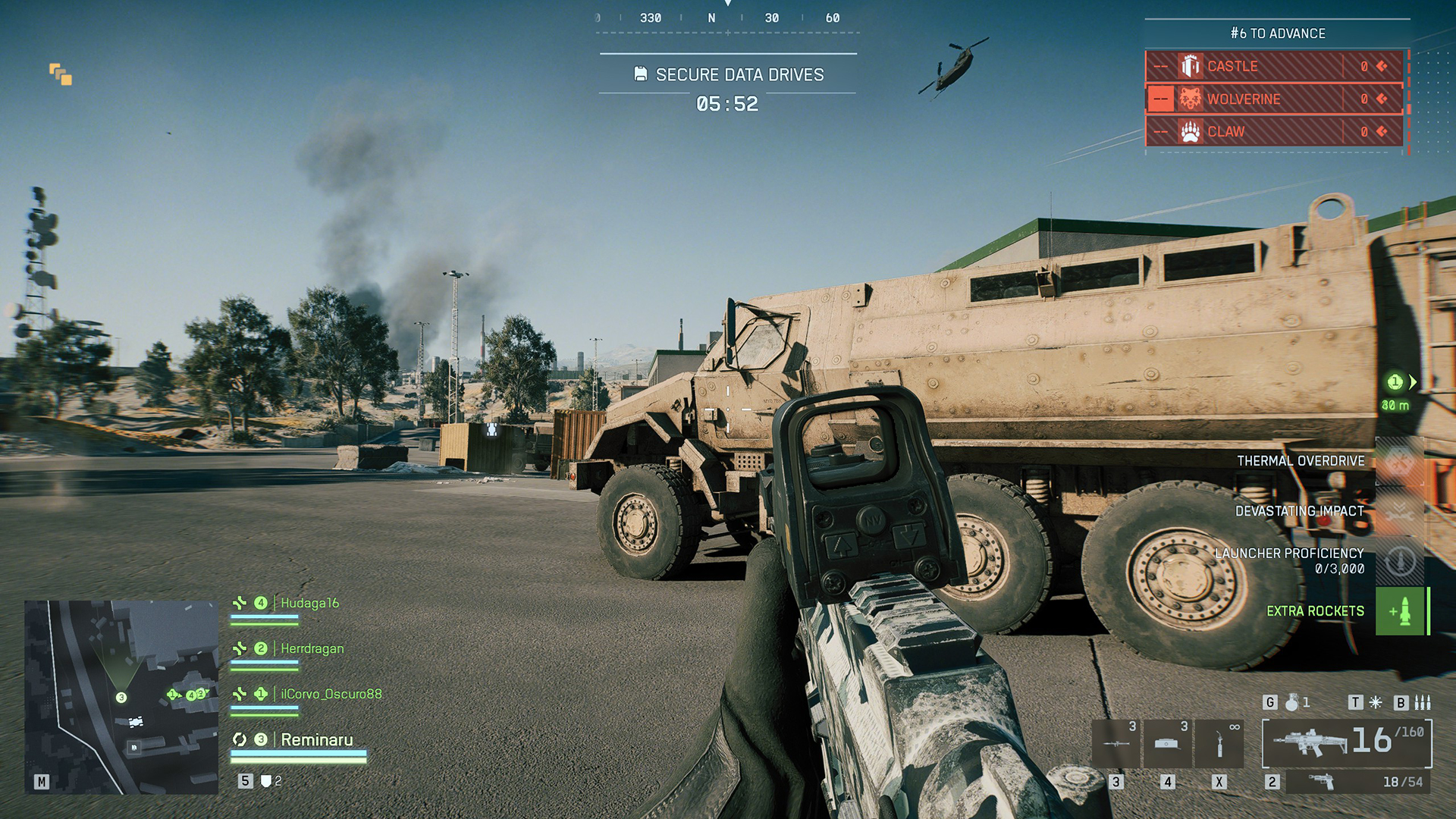
Task: Switch to the sidearm pistol slot
Action: pyautogui.click(x=1357, y=782)
